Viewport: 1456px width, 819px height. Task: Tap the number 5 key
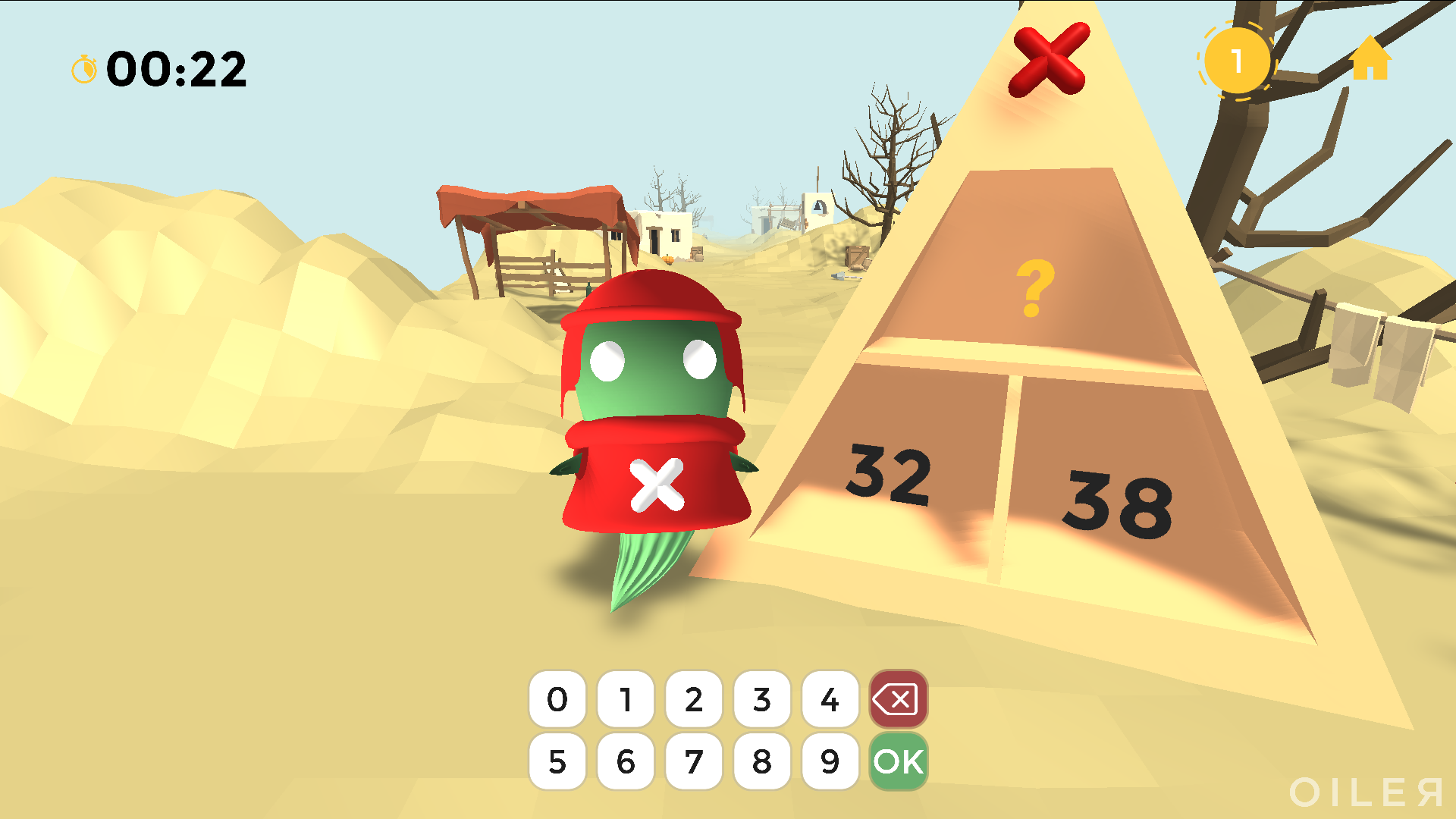click(557, 761)
